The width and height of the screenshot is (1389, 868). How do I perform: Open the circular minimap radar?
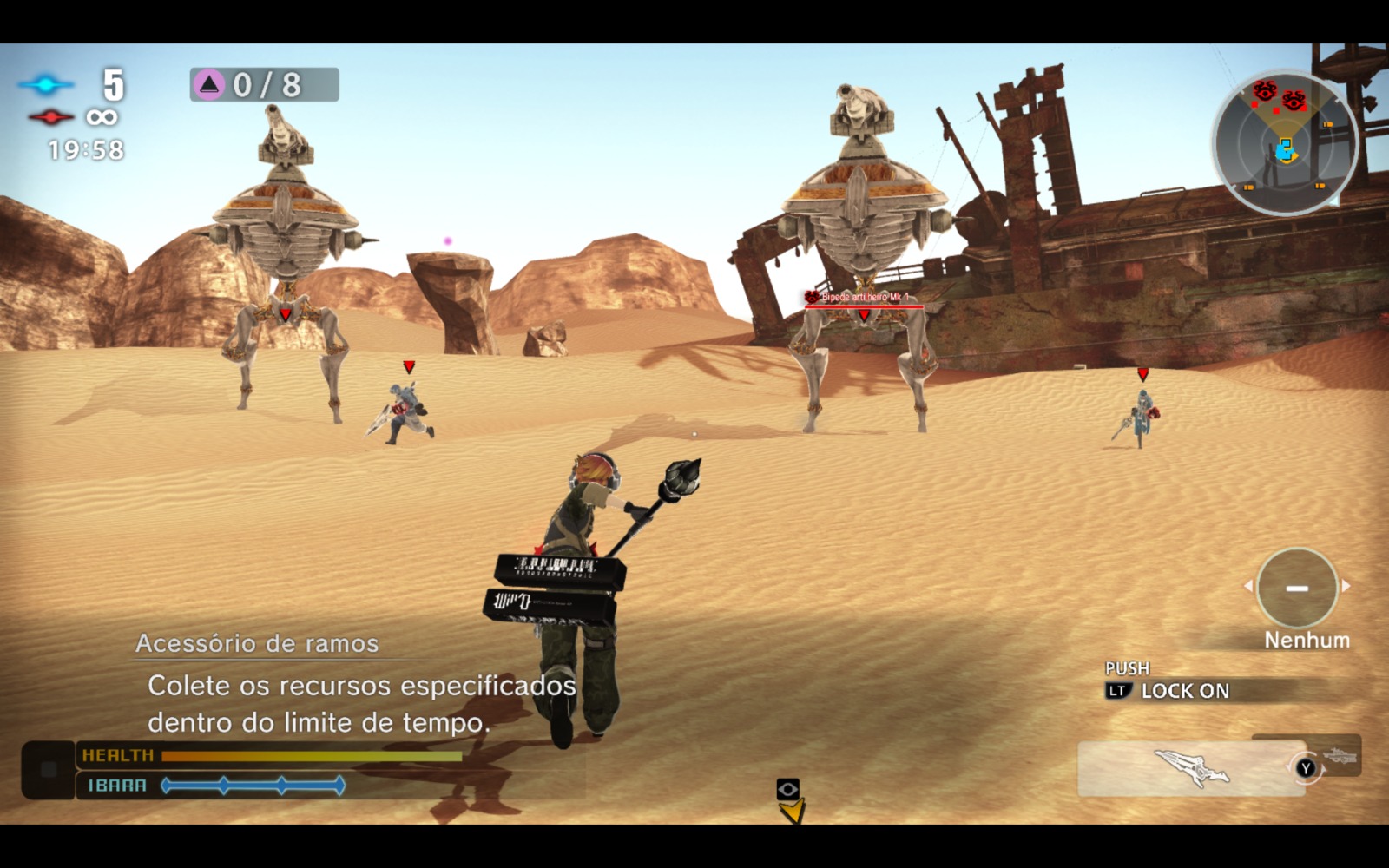tap(1284, 144)
